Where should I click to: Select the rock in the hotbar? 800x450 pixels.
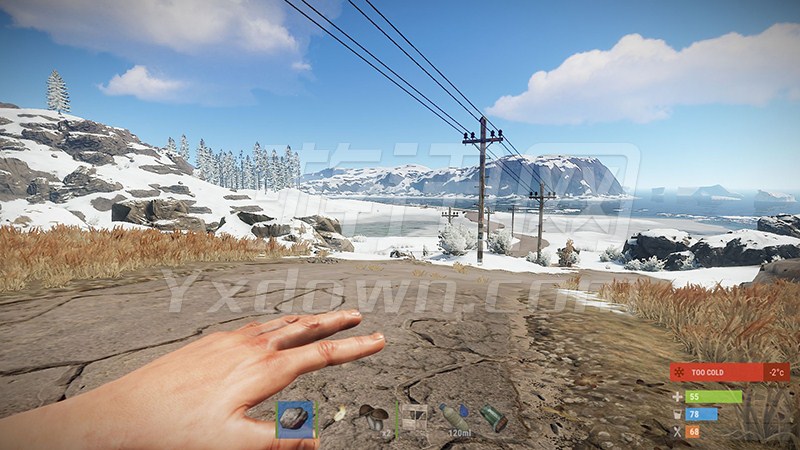click(295, 419)
